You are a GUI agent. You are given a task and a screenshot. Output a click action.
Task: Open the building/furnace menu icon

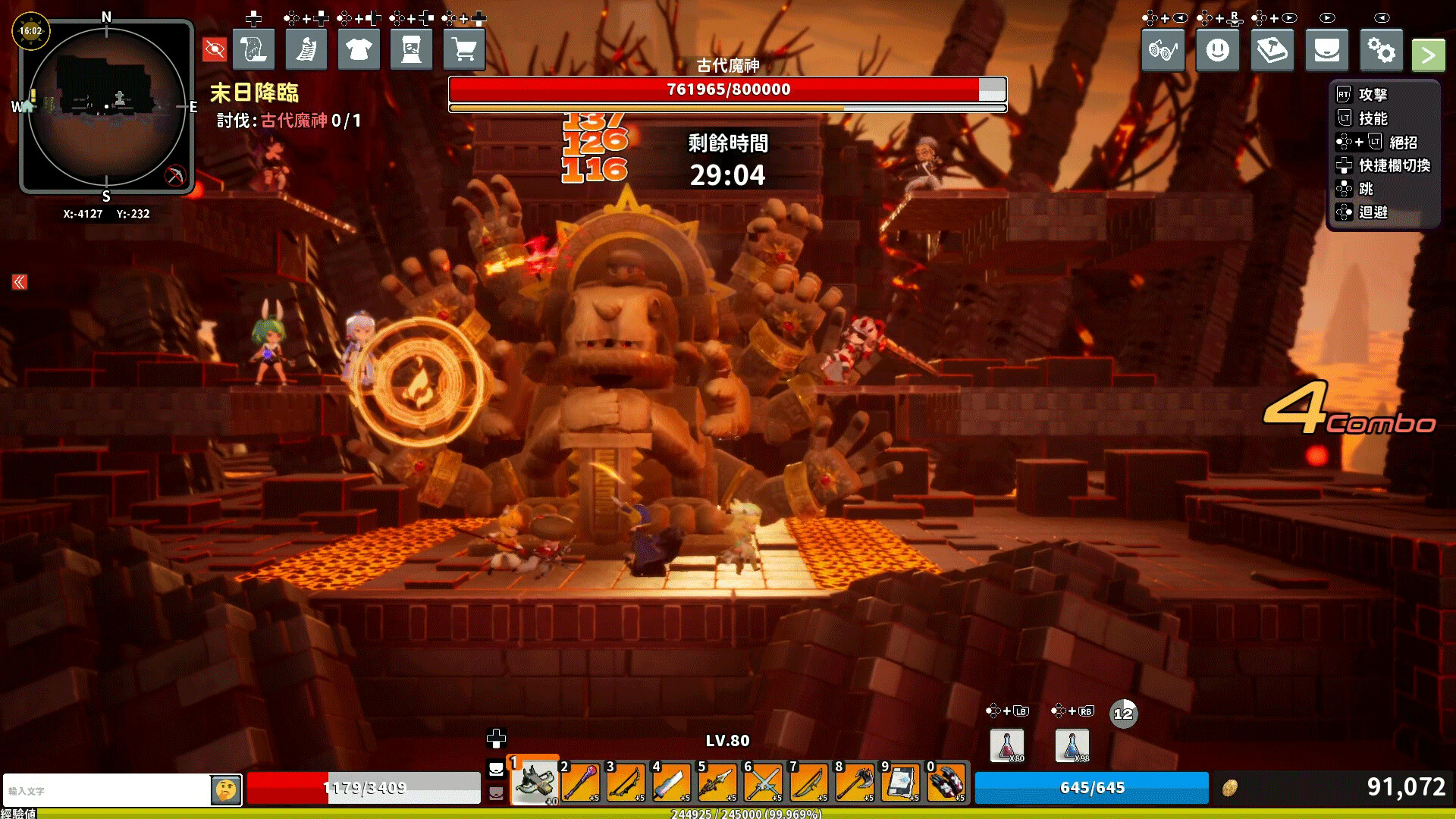[411, 49]
